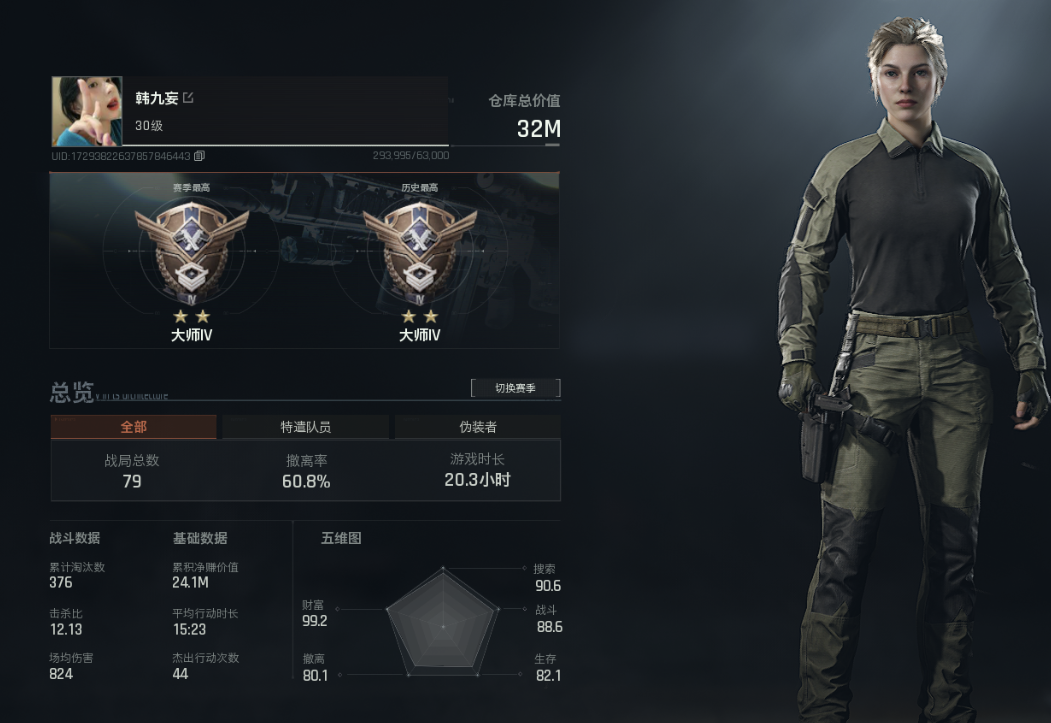
Task: Select the 历史最高 rank badge
Action: click(419, 250)
